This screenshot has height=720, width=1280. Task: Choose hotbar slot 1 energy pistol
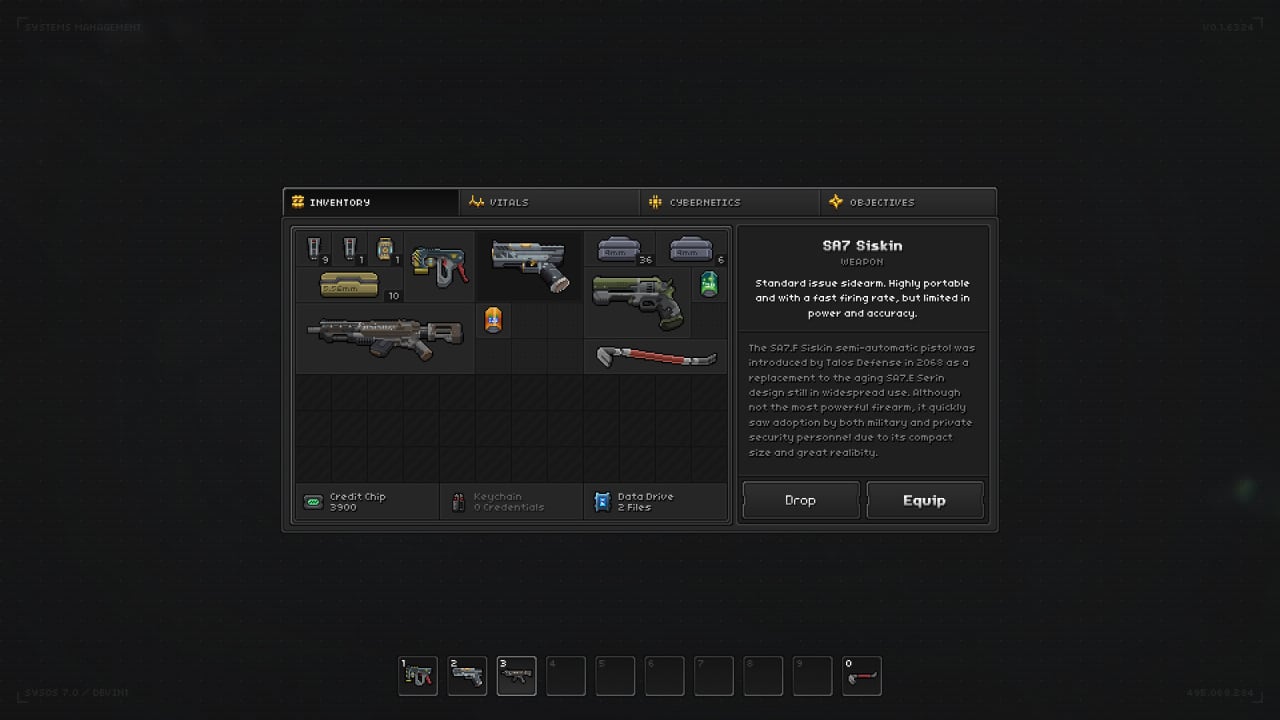click(x=418, y=676)
